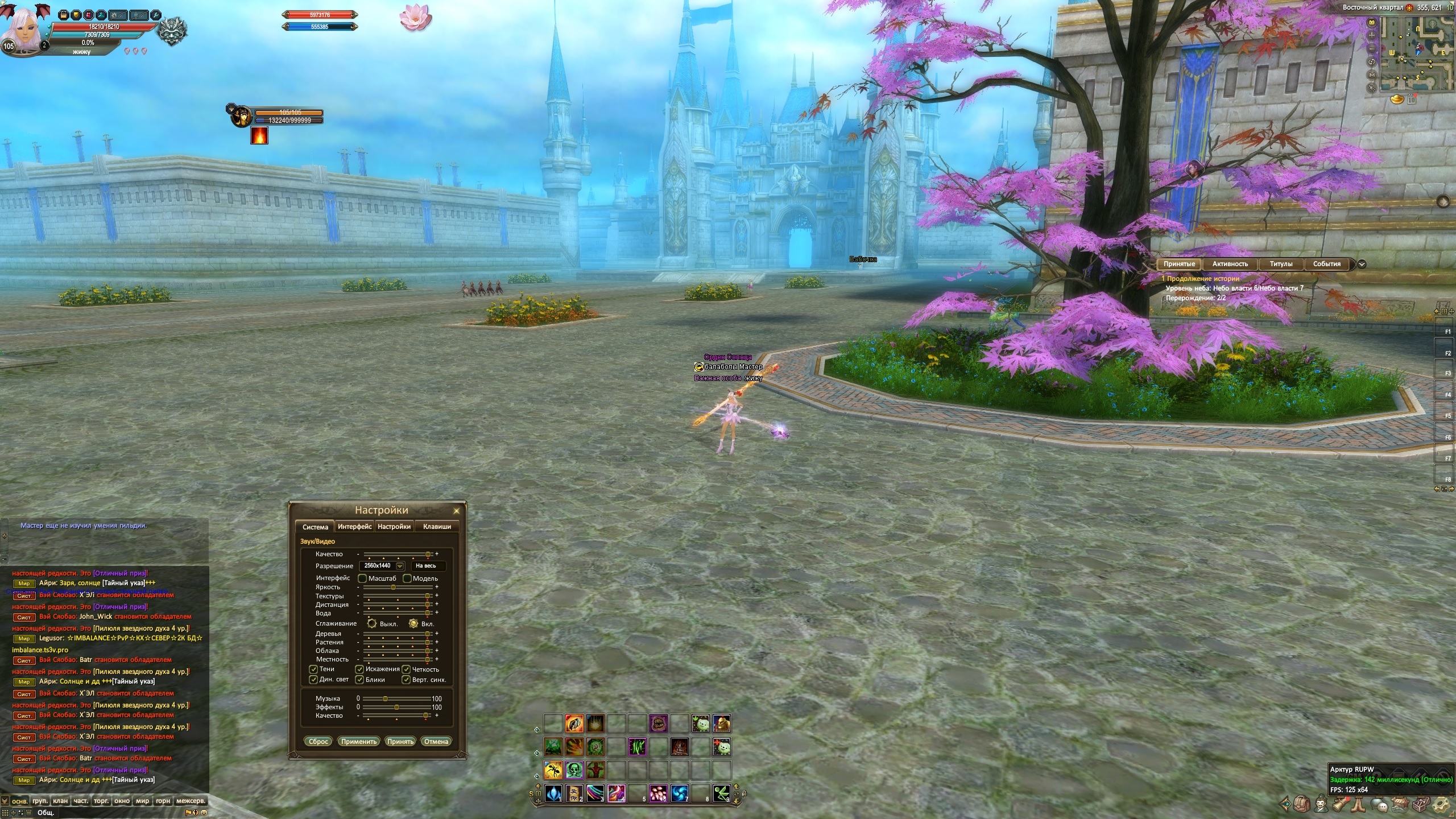Switch chat to the клан channel tab

point(60,801)
